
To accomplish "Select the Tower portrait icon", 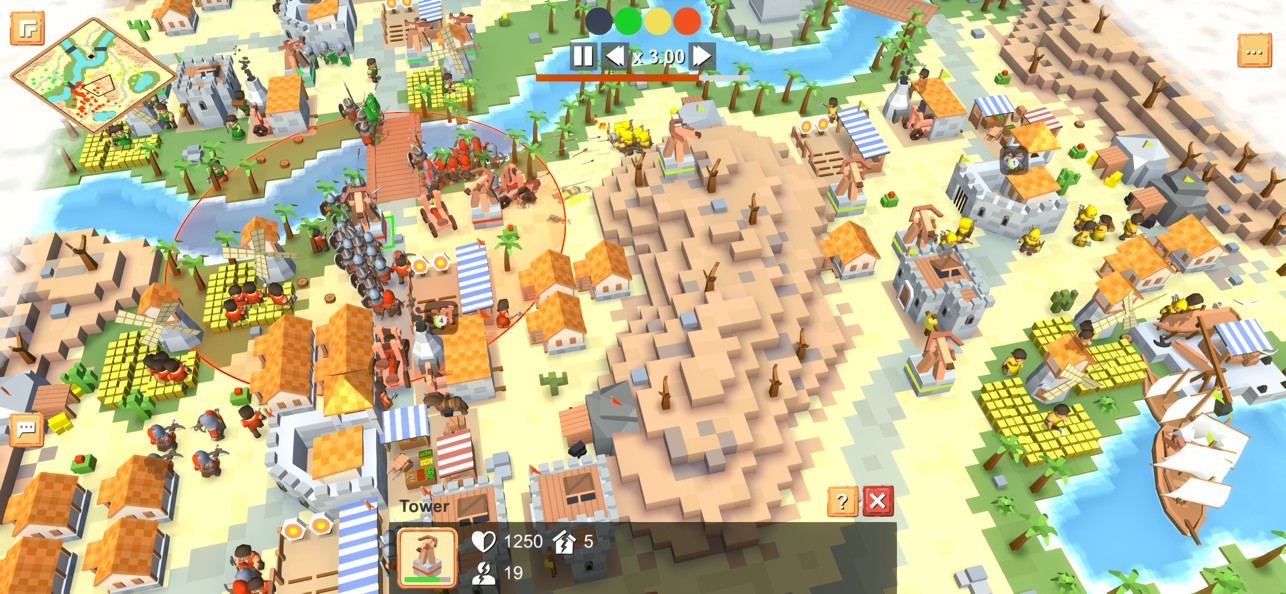I will click(x=427, y=556).
